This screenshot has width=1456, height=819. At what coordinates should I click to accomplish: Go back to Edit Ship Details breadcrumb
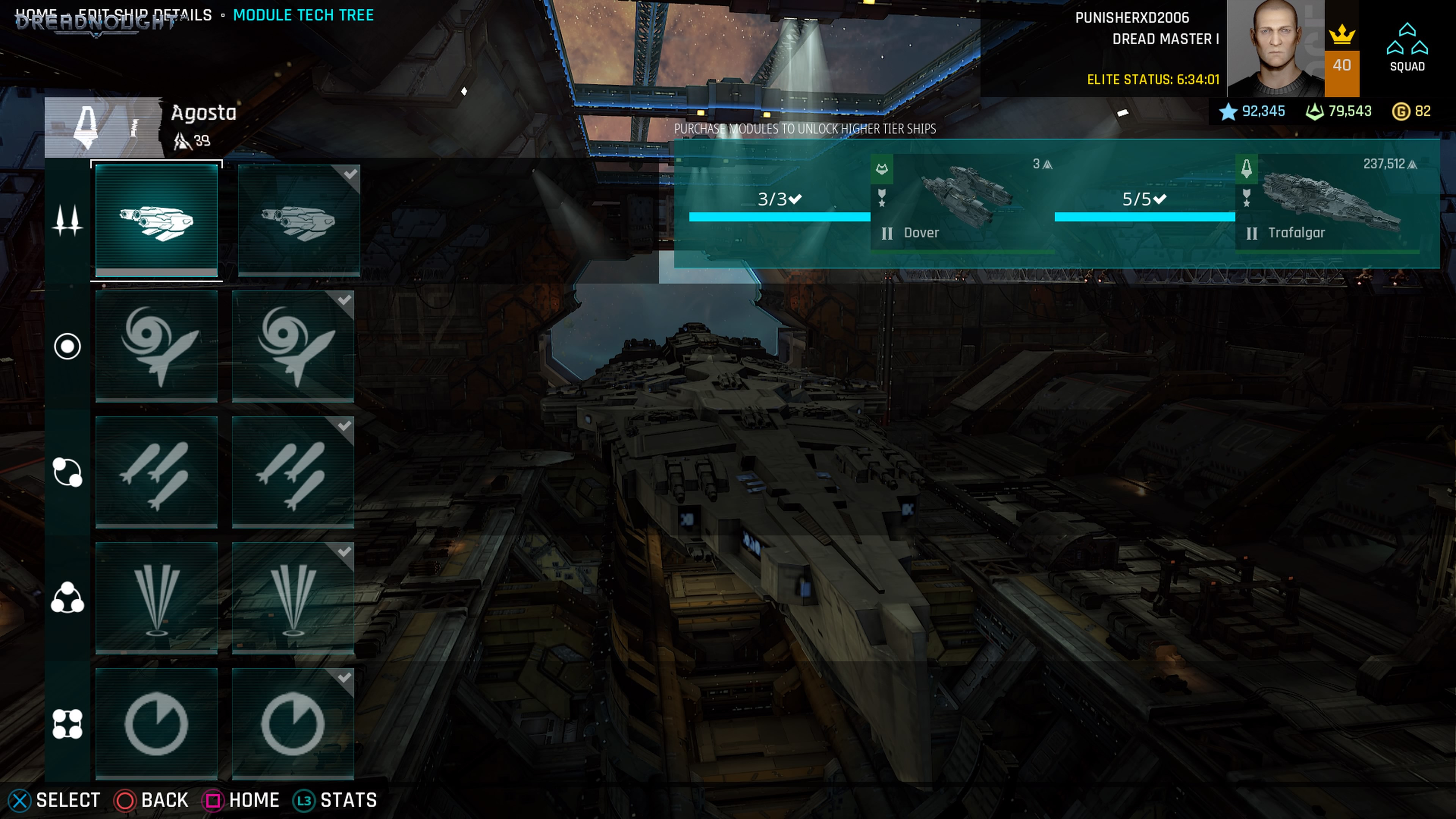(145, 15)
